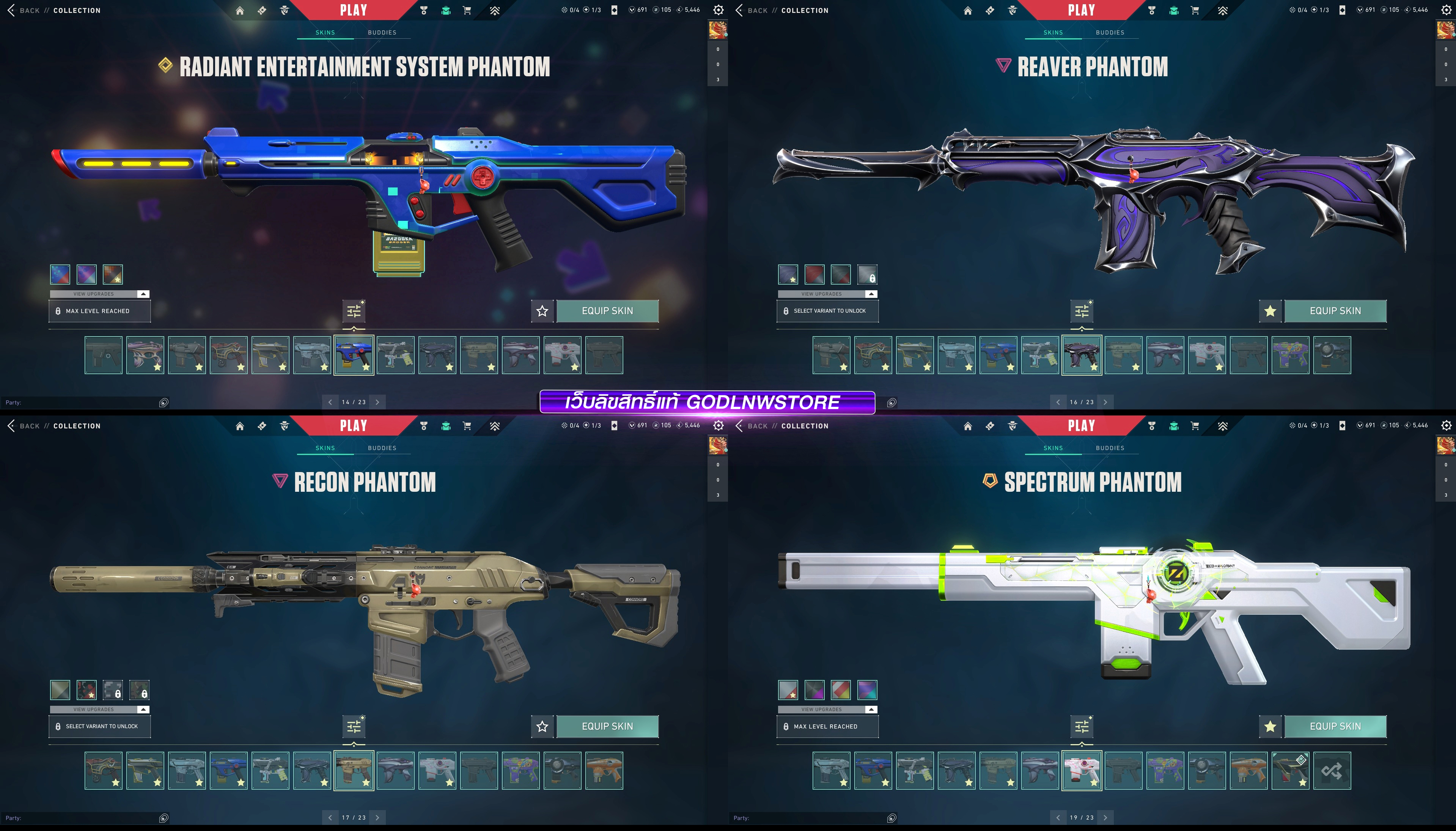Go to the next page after 14 / 23
Screen dimensions: 1456x831
click(378, 402)
